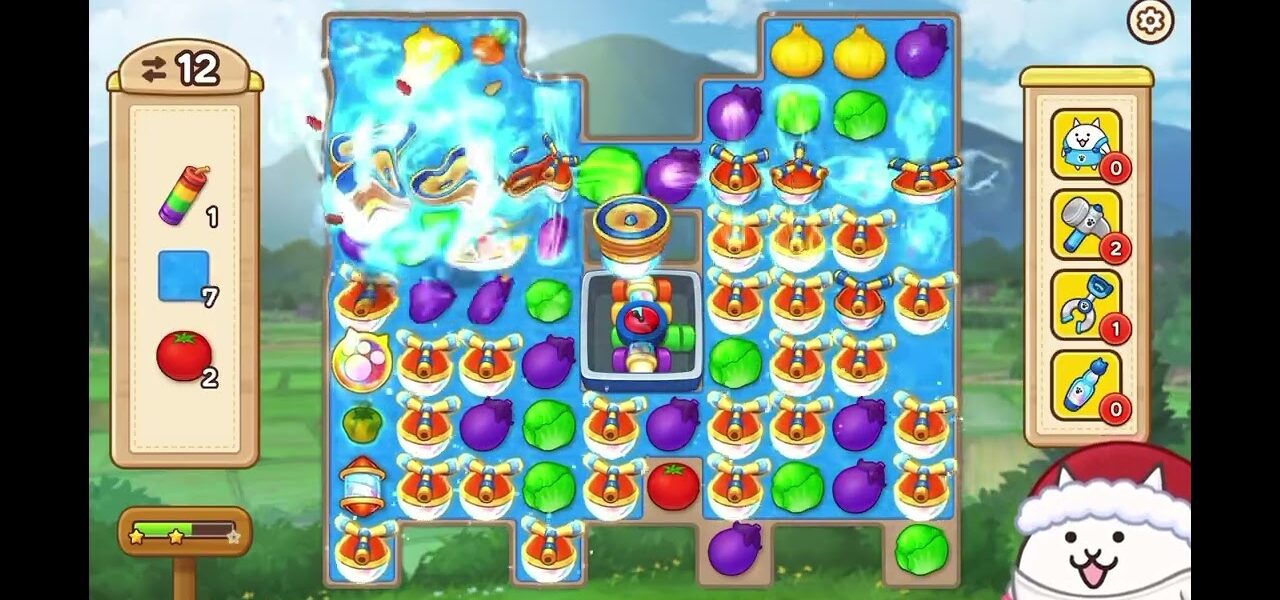
Task: Click the toy cart in the center box
Action: click(x=642, y=328)
